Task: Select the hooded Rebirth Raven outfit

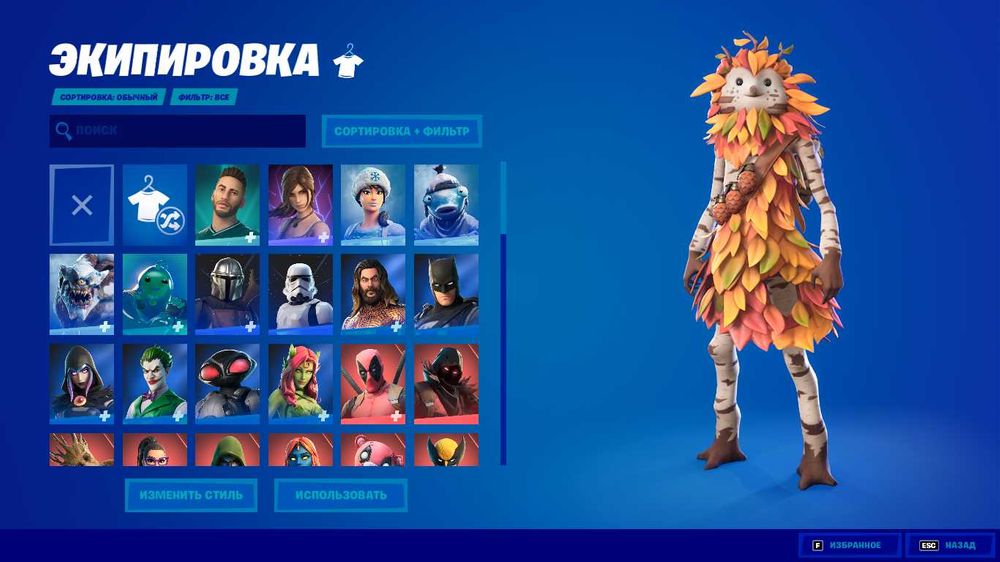Action: pyautogui.click(x=82, y=382)
